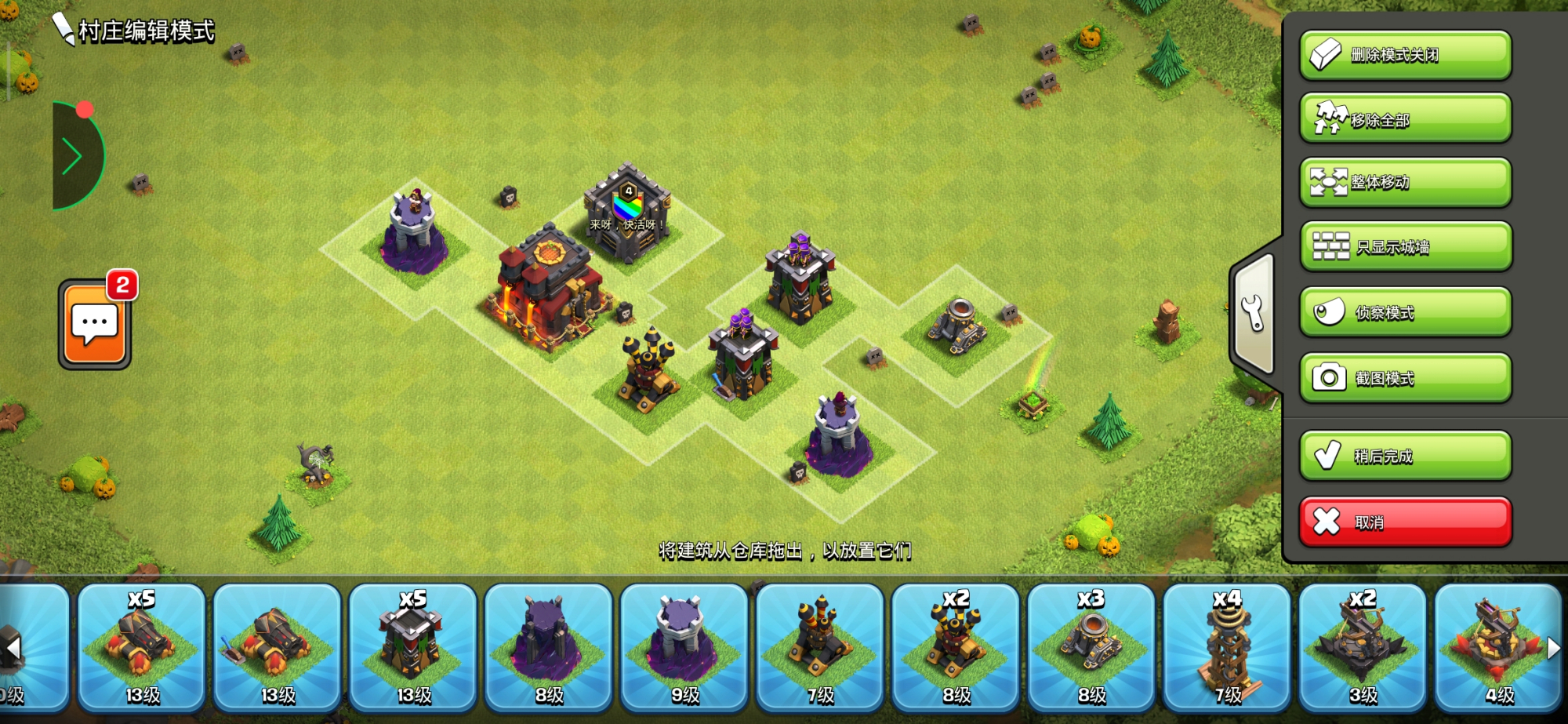Show more buildings with the tray's right arrow
The image size is (1568, 724).
(1553, 648)
